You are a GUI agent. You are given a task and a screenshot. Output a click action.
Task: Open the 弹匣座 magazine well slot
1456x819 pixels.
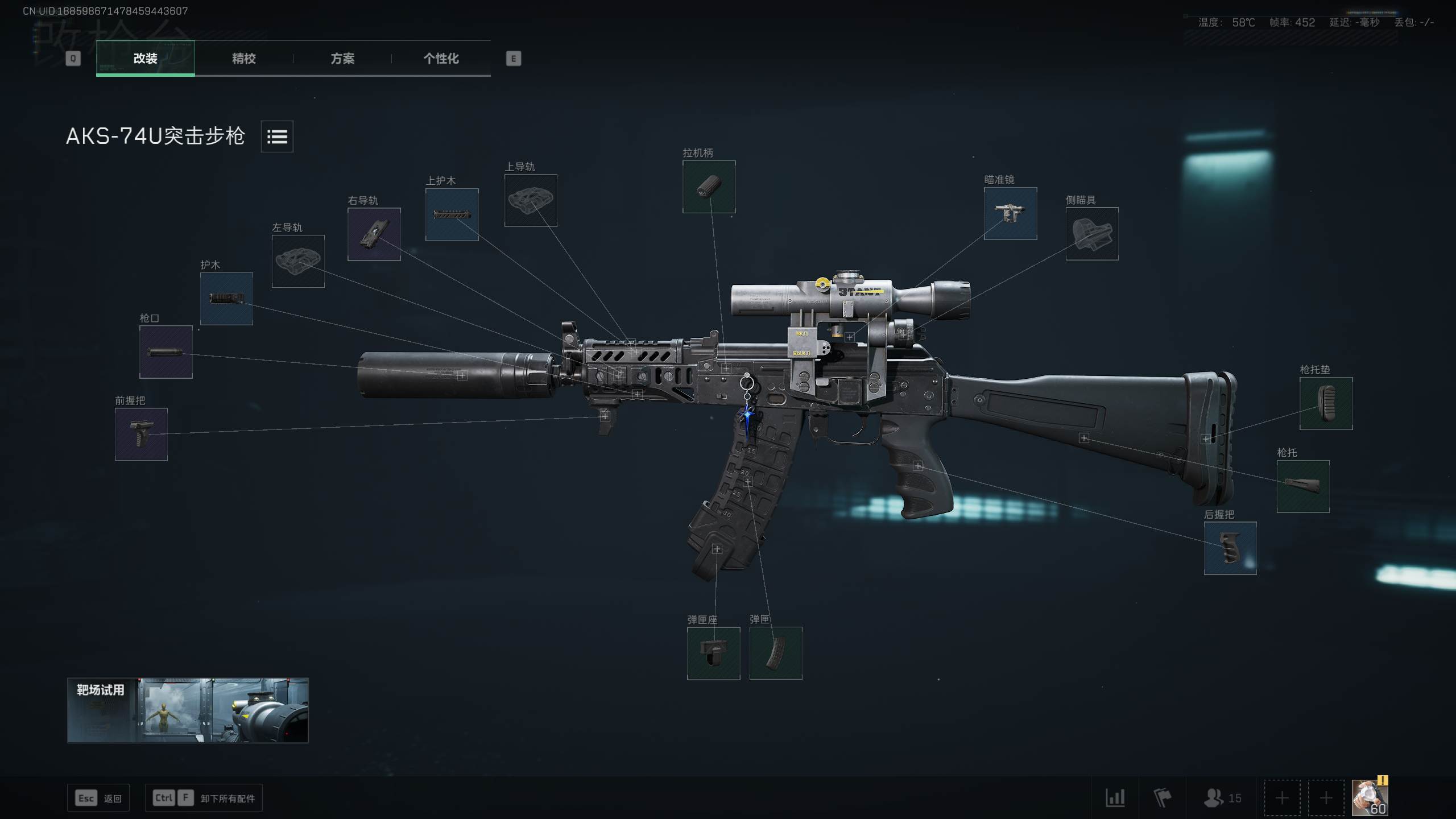coord(713,653)
